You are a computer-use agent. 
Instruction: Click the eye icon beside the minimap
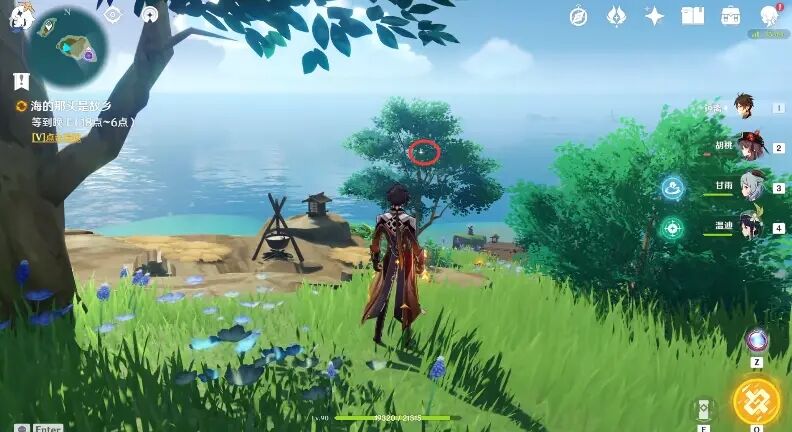click(x=112, y=15)
